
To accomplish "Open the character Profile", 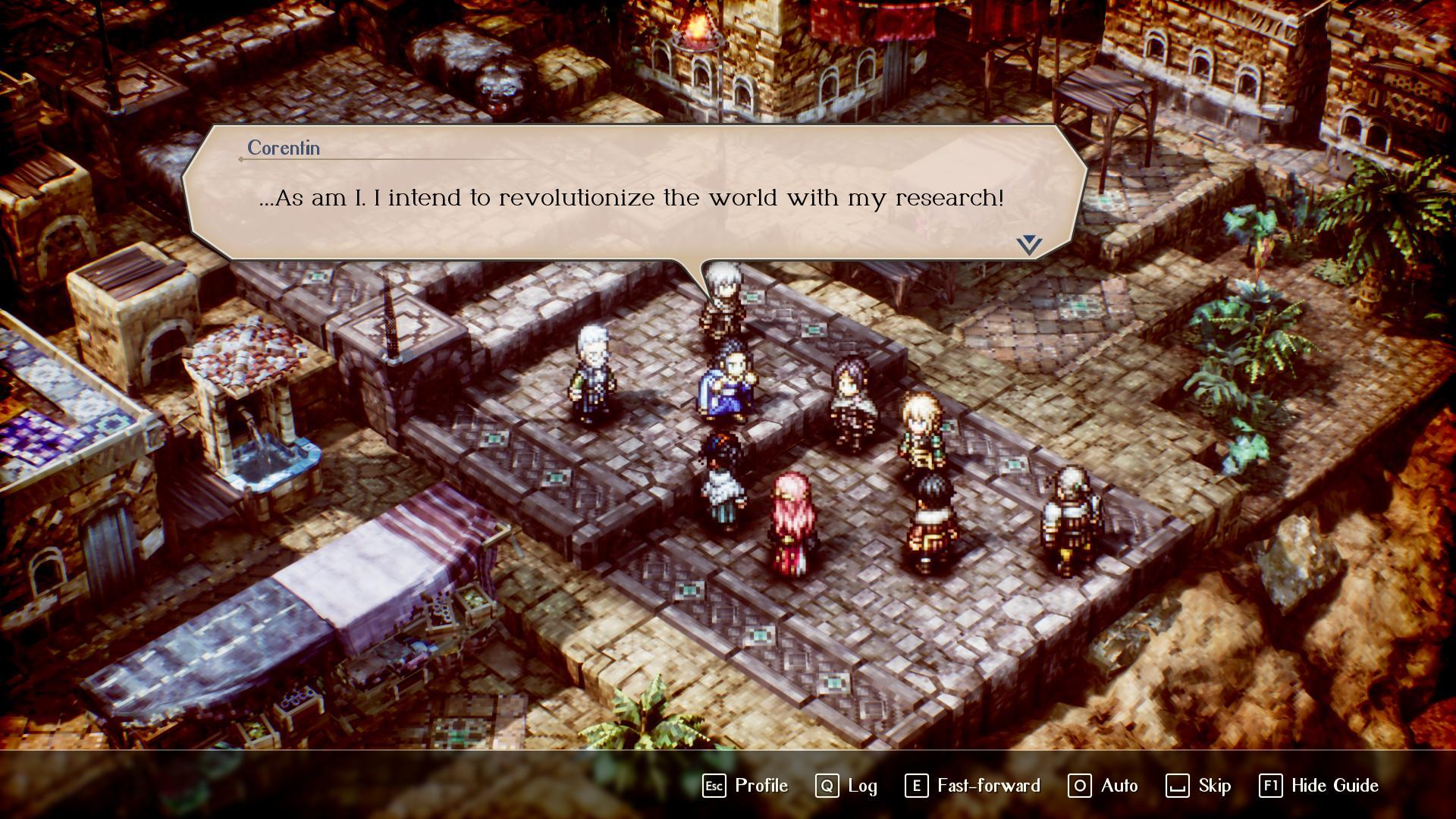I will [746, 786].
